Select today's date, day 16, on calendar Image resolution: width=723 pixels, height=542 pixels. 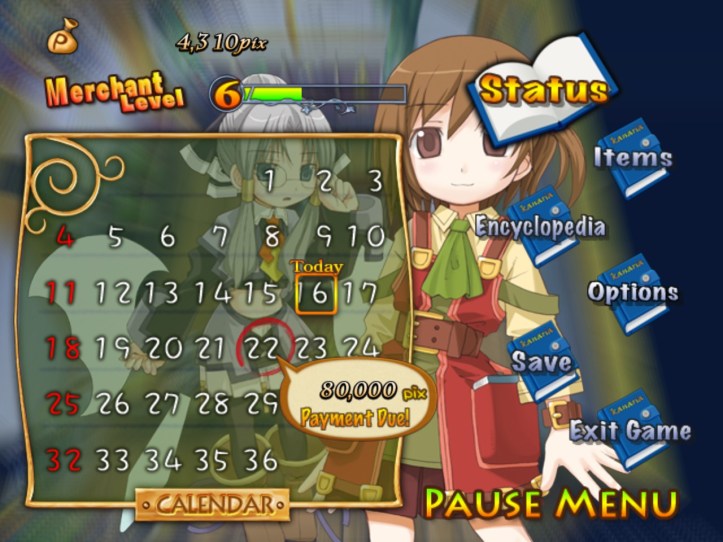[x=315, y=293]
